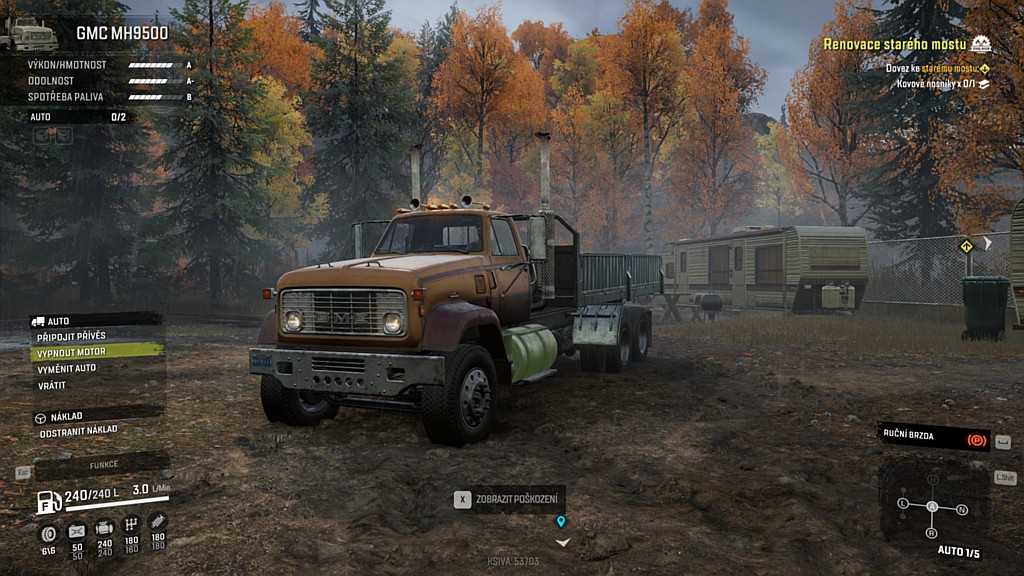Shift gearbox to the R reverse gear
This screenshot has height=576, width=1024.
click(x=932, y=533)
